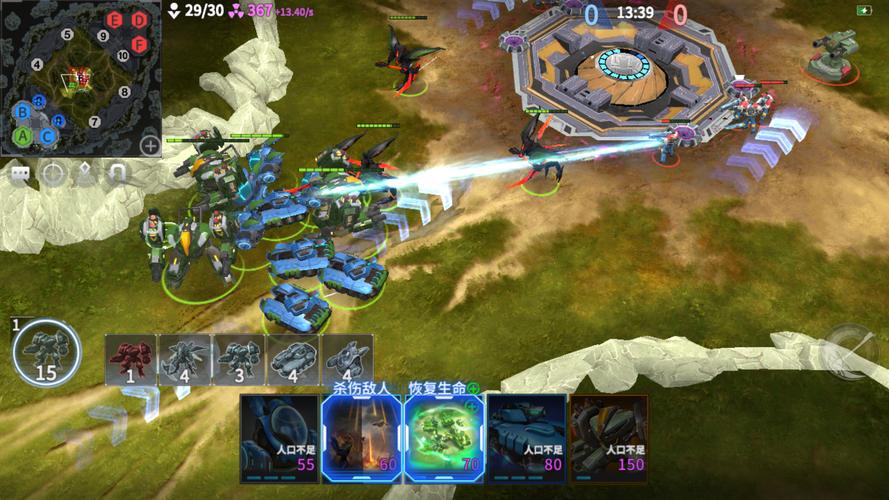This screenshot has height=500, width=889.
Task: Expand the minimap with the plus button
Action: point(150,145)
